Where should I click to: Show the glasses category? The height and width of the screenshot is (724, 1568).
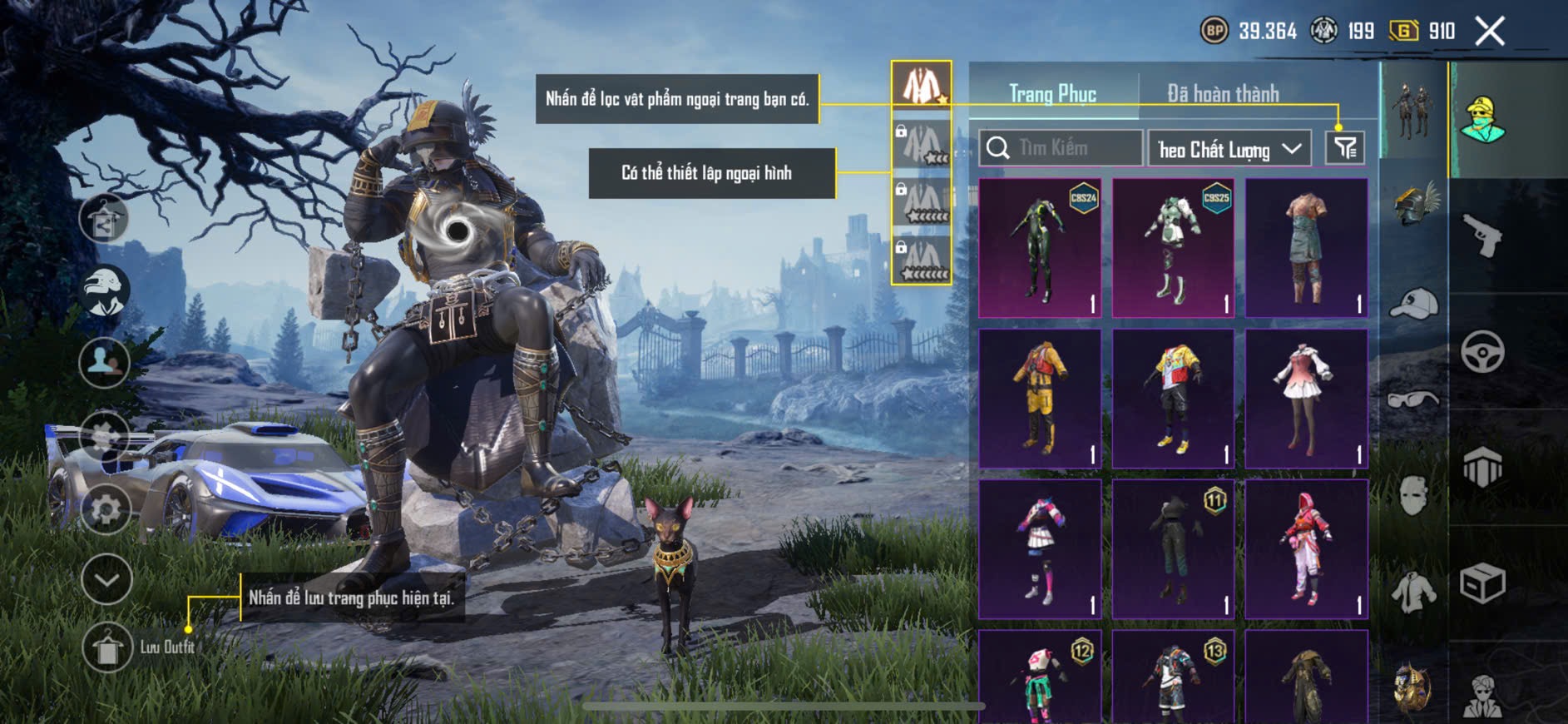click(1413, 400)
